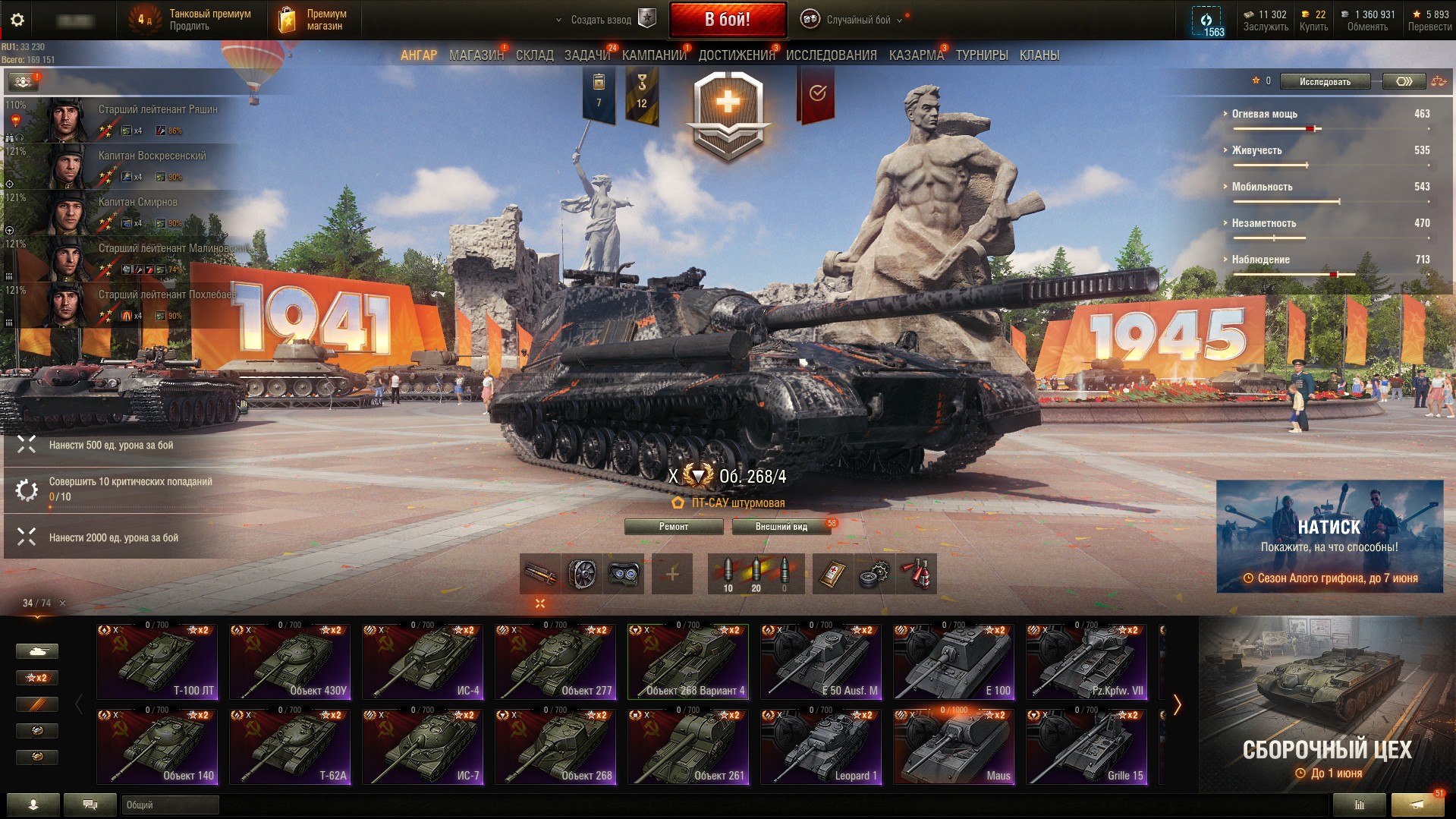The image size is (1456, 819).
Task: Show next tanks with the right carousel arrow
Action: (1177, 705)
